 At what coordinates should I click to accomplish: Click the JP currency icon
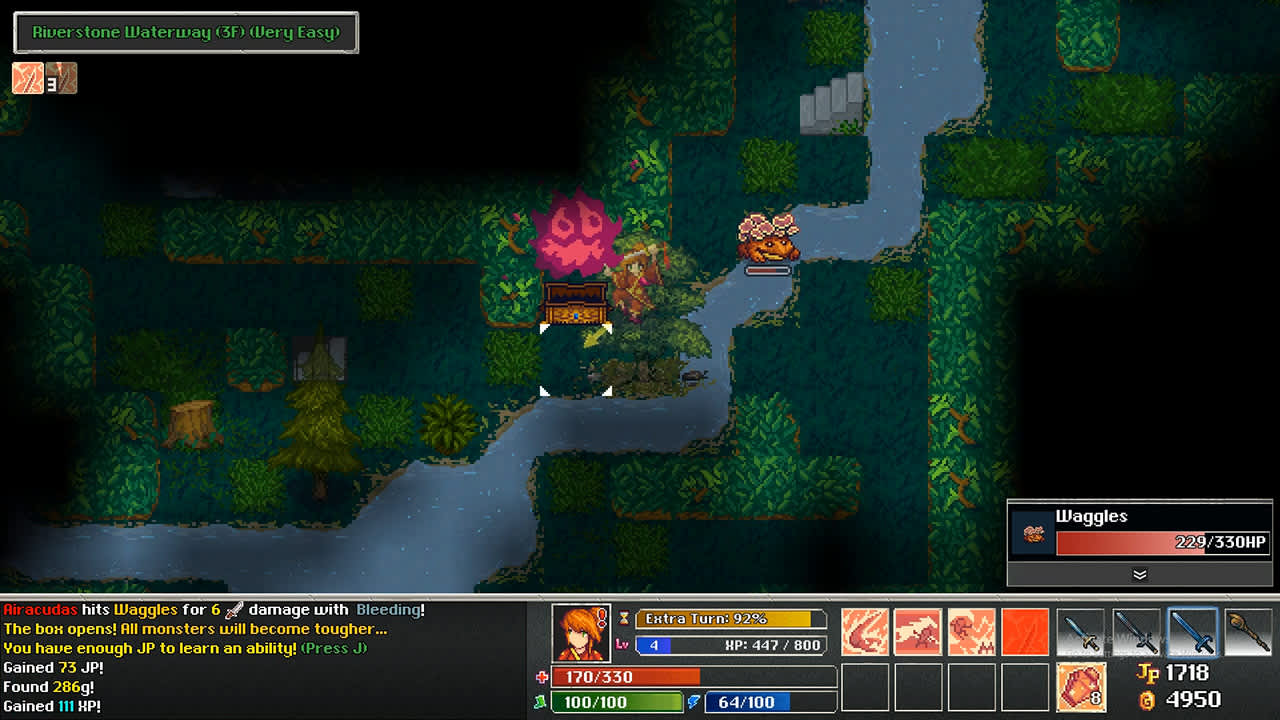coord(1149,674)
